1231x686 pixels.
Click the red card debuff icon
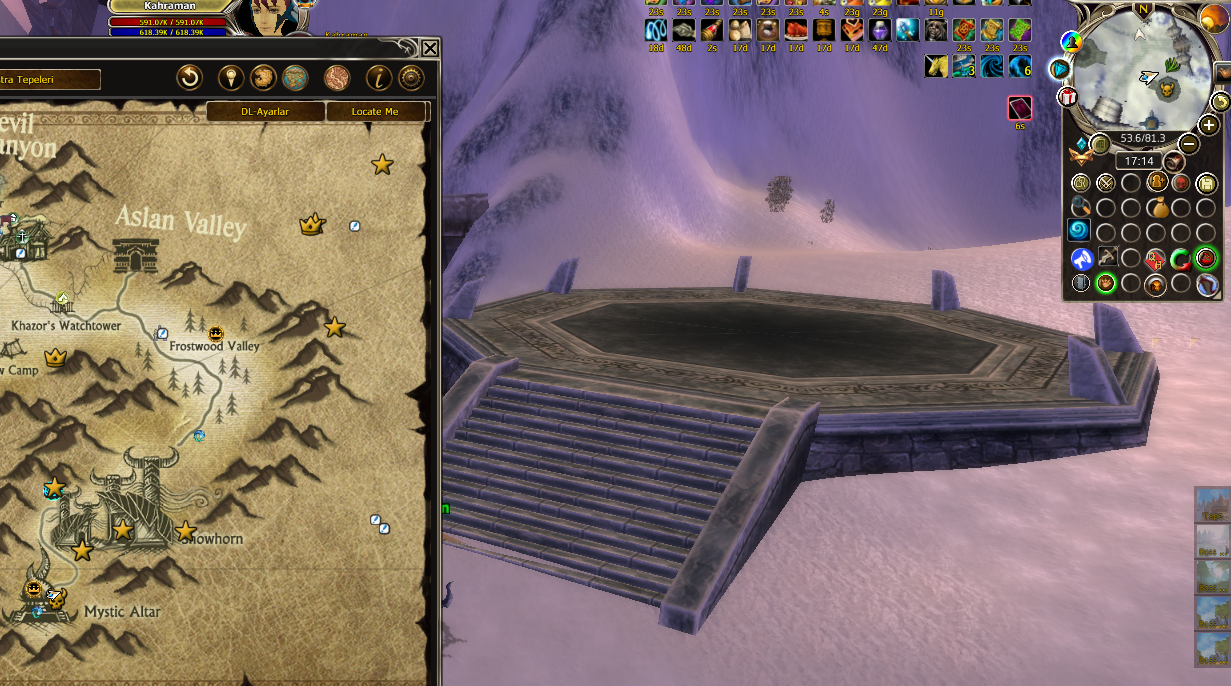click(x=1019, y=108)
